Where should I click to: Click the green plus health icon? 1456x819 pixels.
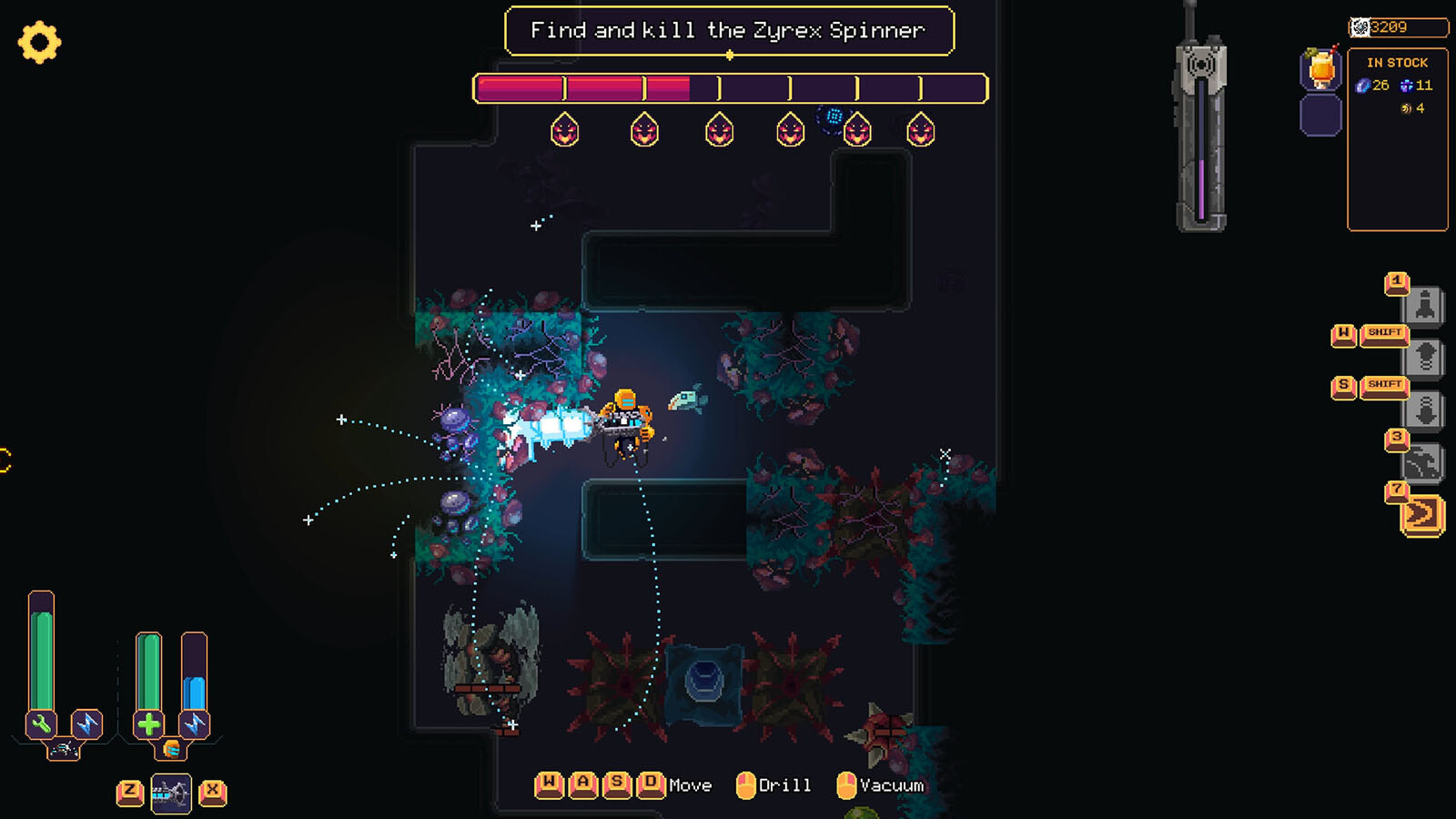pos(148,724)
